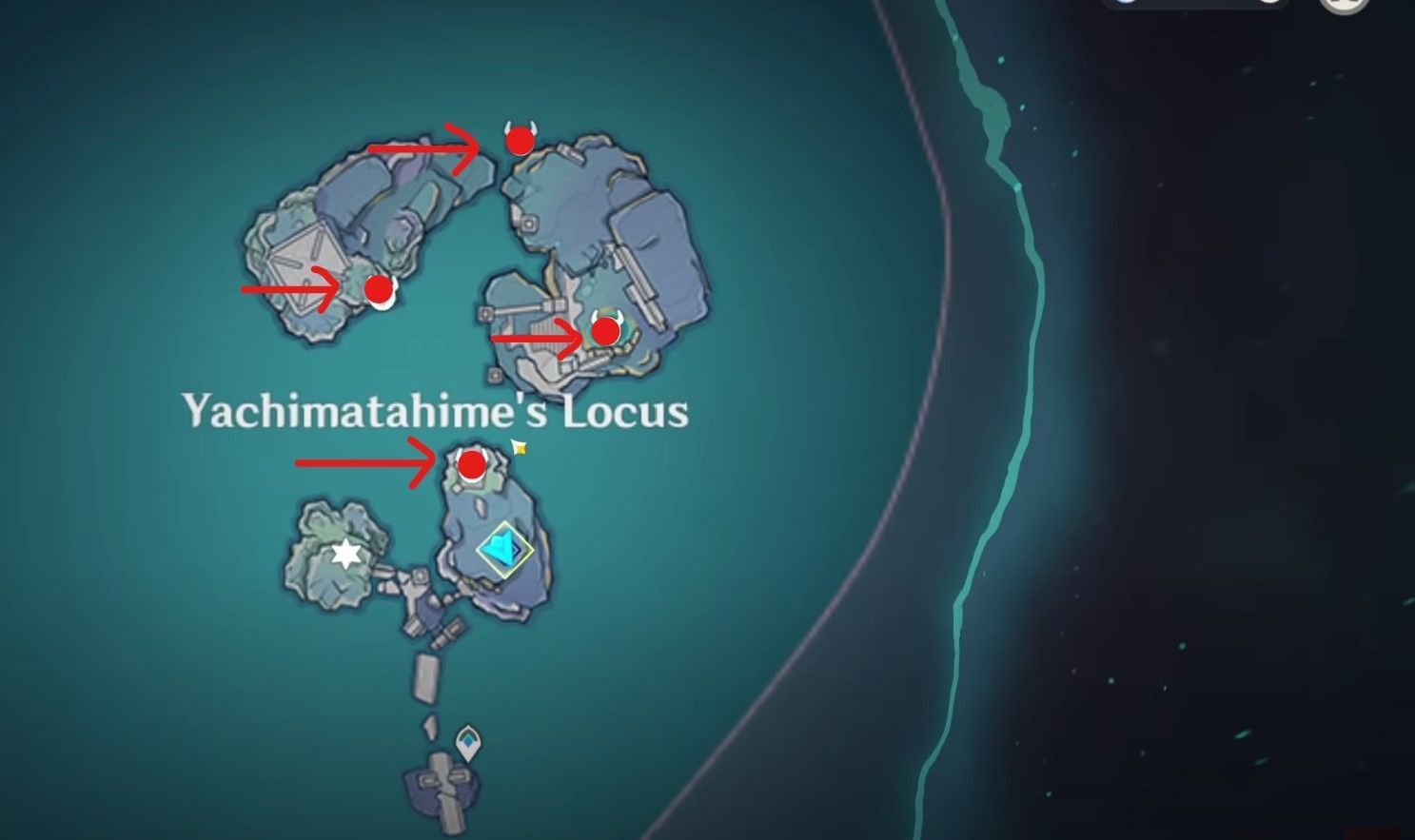This screenshot has height=840, width=1415.
Task: Click the red arrow beside the middle enemy marker
Action: [533, 338]
